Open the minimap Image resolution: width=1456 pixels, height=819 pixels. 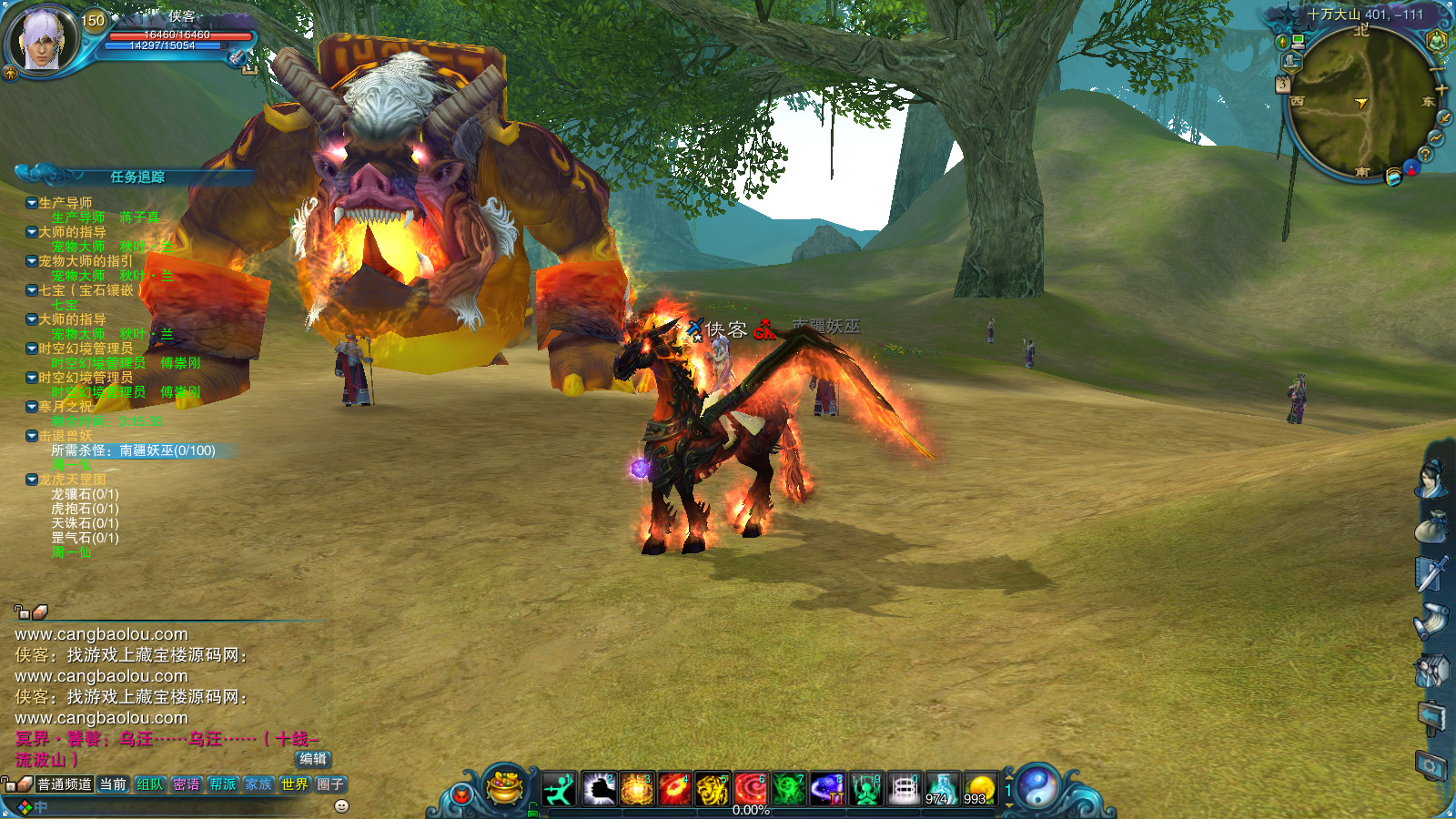coord(1360,102)
